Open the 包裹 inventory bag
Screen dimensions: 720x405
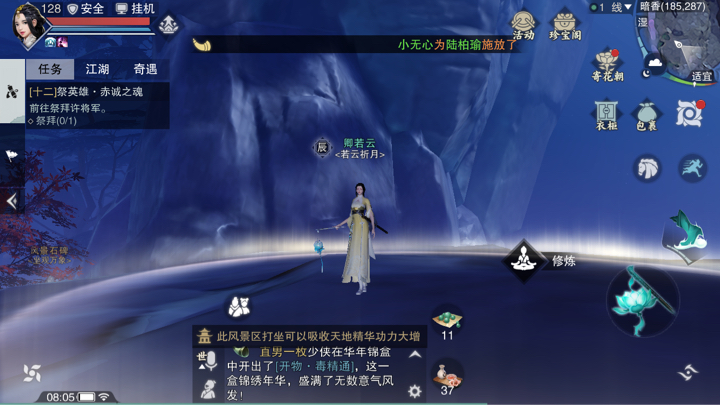(x=646, y=114)
